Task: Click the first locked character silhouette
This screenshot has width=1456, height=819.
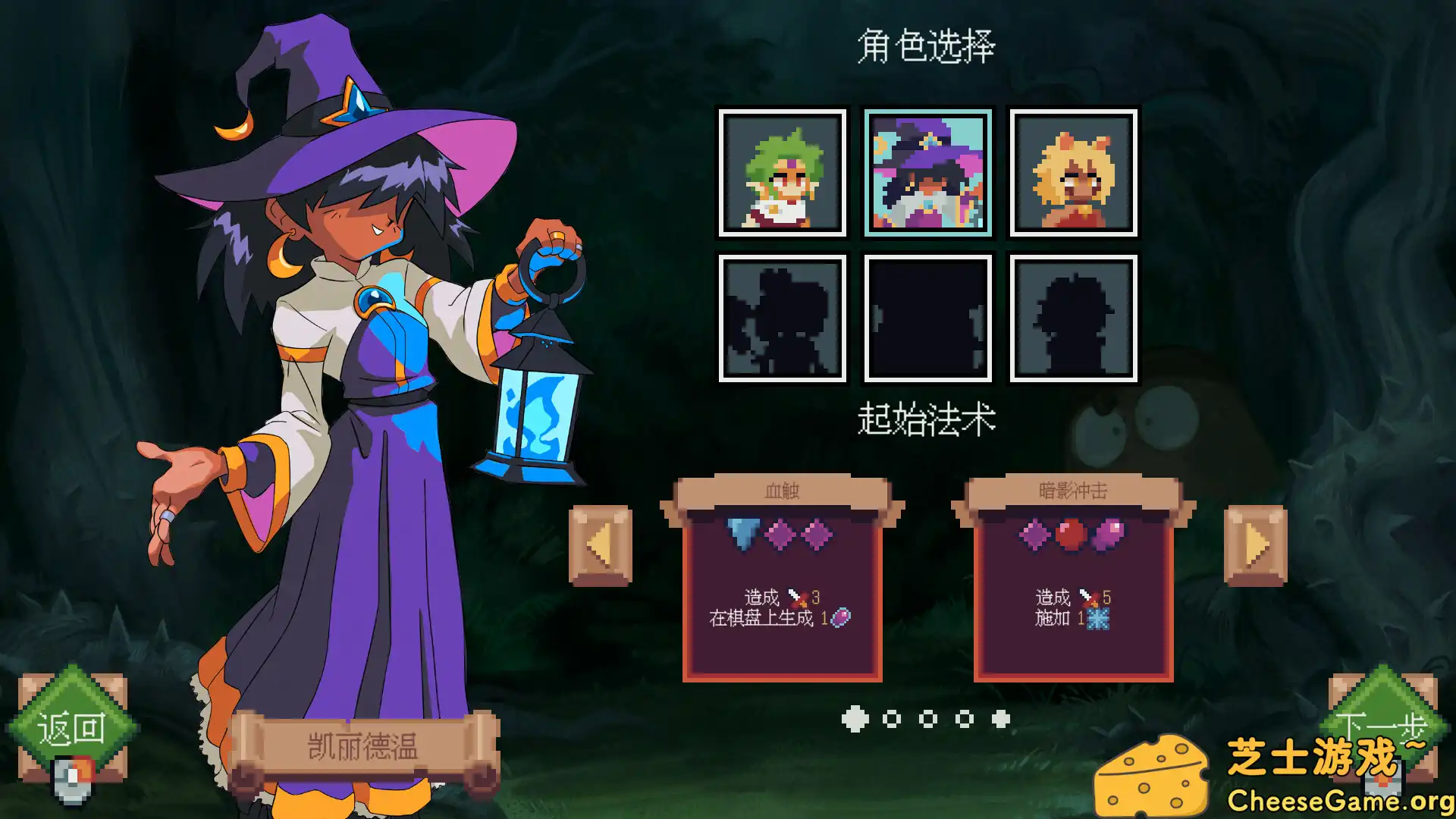Action: 783,316
